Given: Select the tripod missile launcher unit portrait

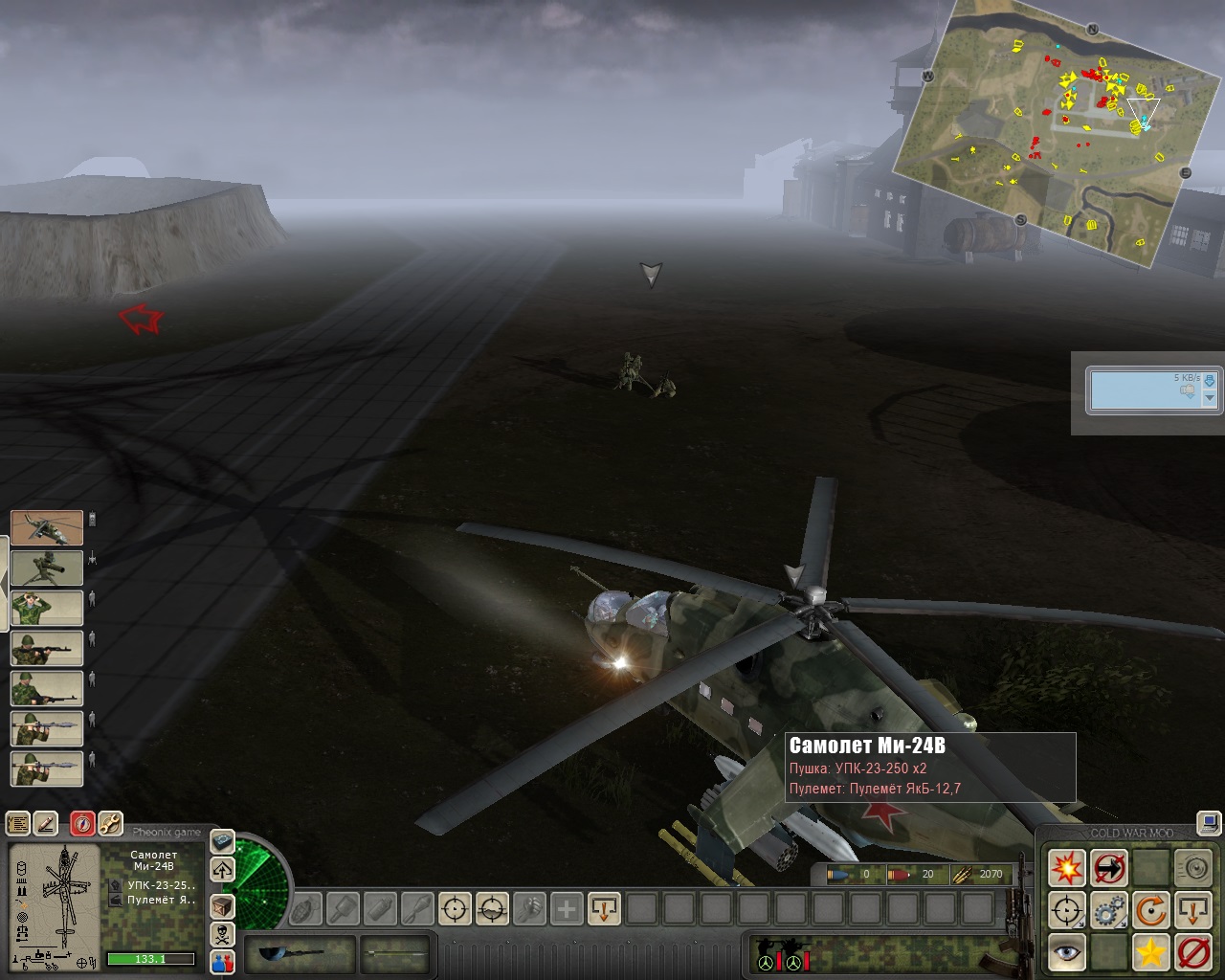Looking at the screenshot, I should (x=47, y=568).
